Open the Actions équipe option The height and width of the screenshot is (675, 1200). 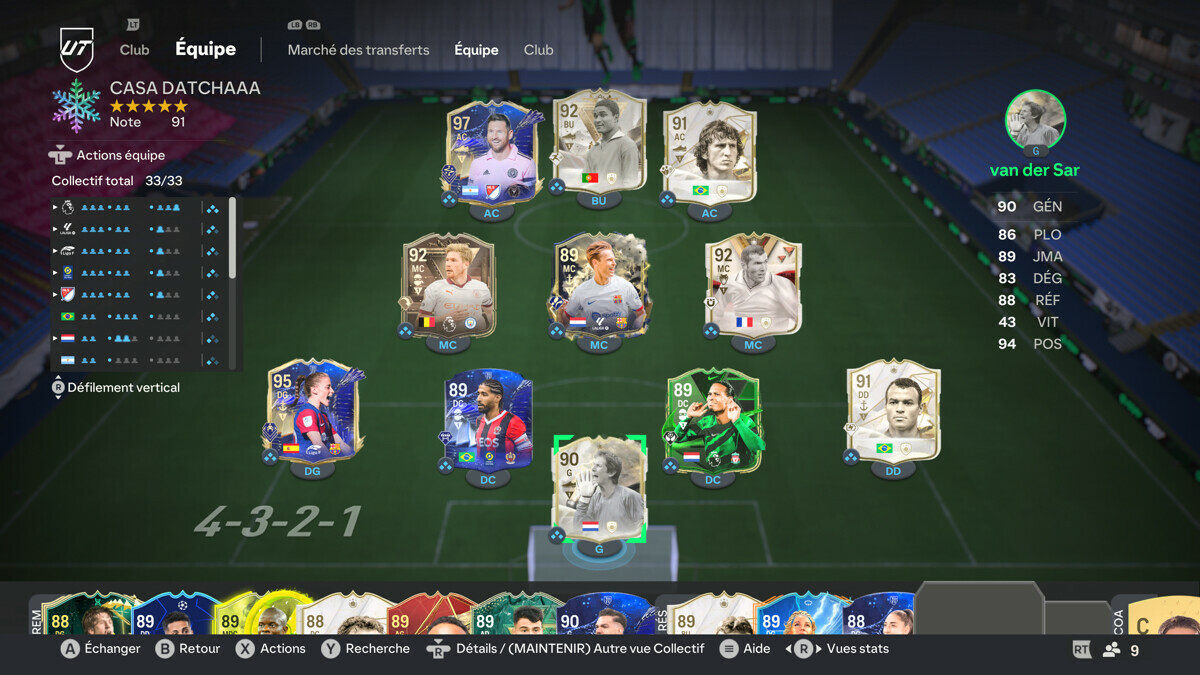click(120, 155)
